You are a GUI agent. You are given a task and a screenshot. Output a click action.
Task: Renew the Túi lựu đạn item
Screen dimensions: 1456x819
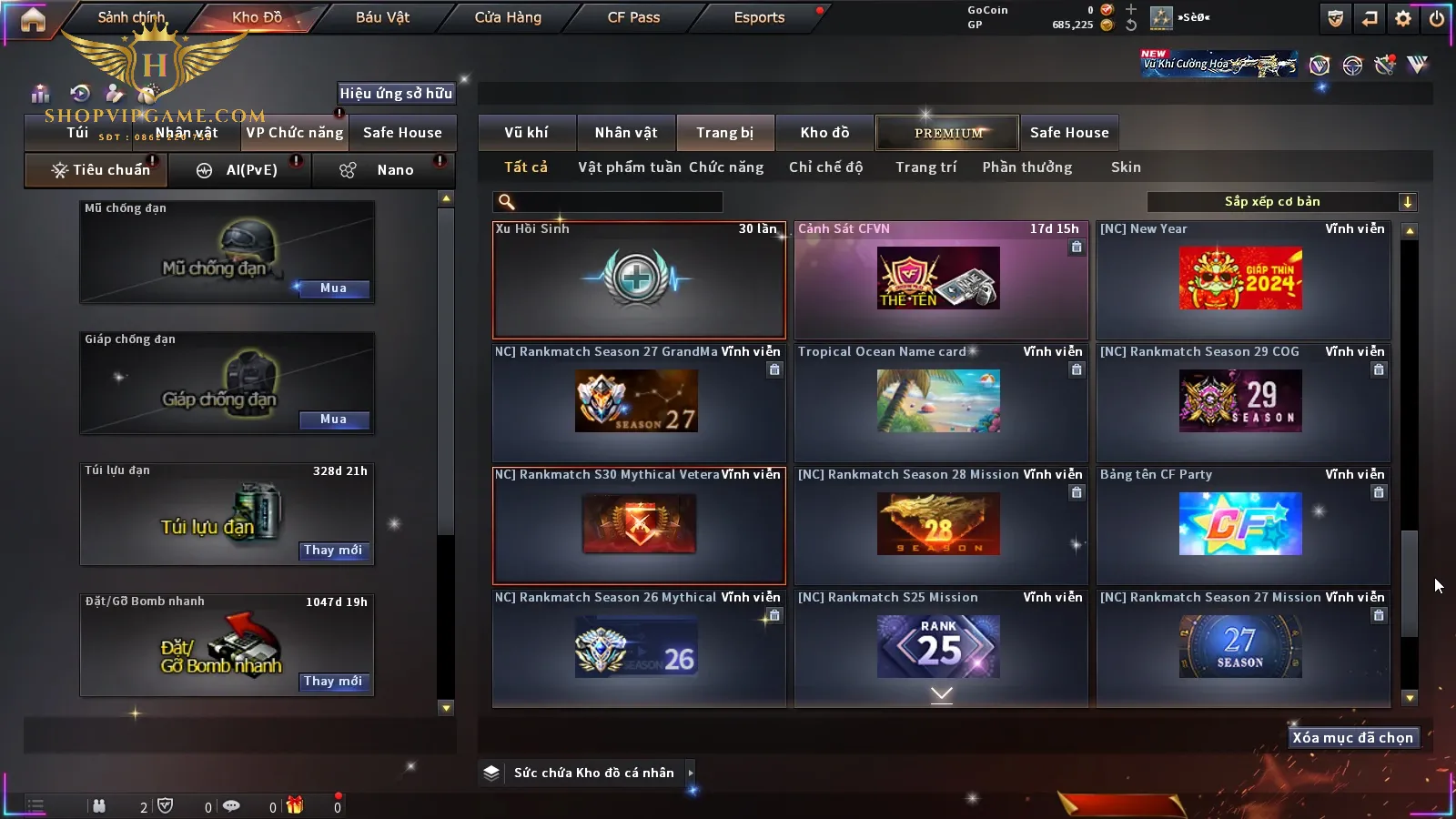click(x=333, y=551)
